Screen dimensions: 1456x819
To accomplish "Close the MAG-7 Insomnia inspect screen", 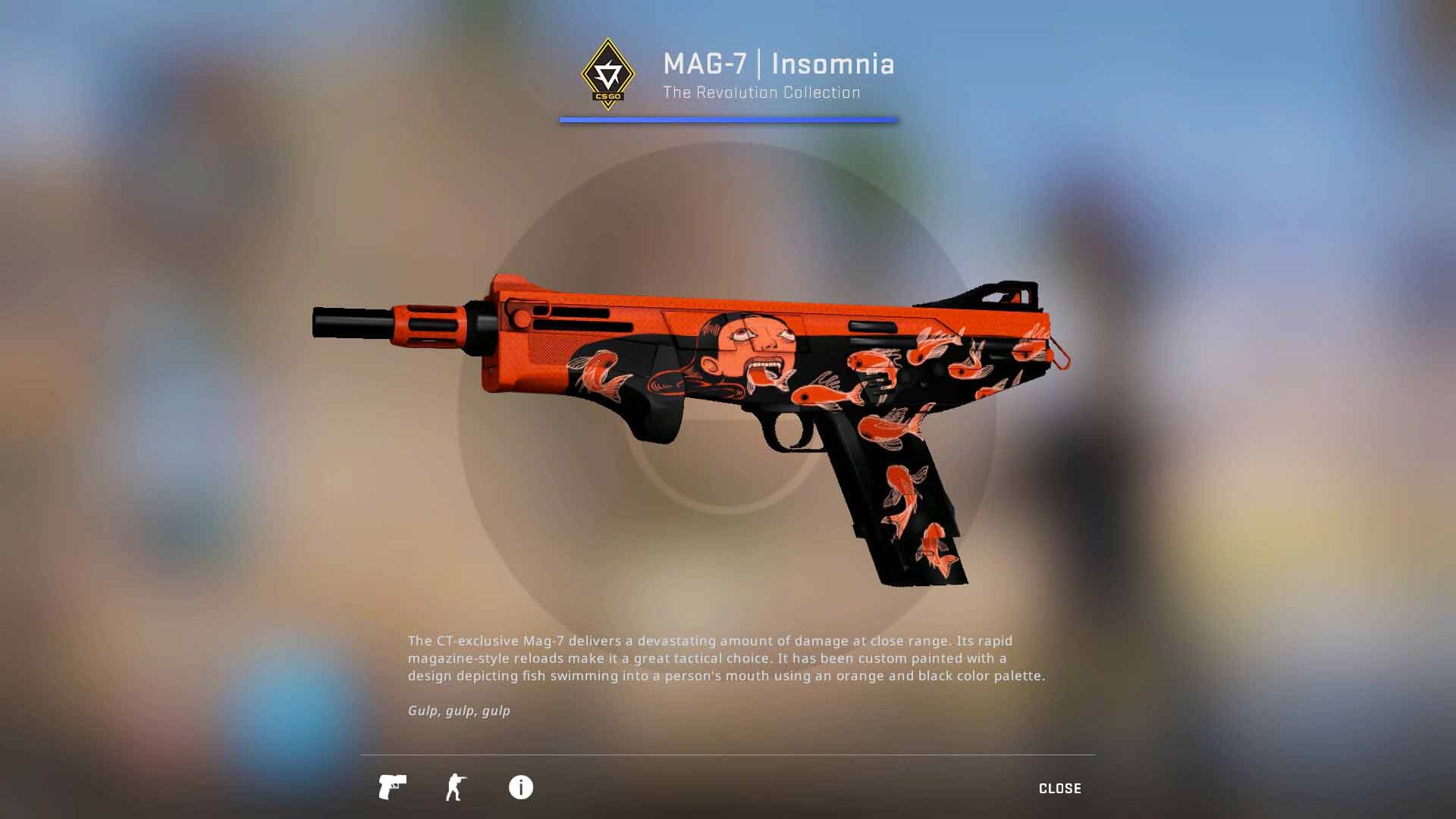I will point(1059,789).
